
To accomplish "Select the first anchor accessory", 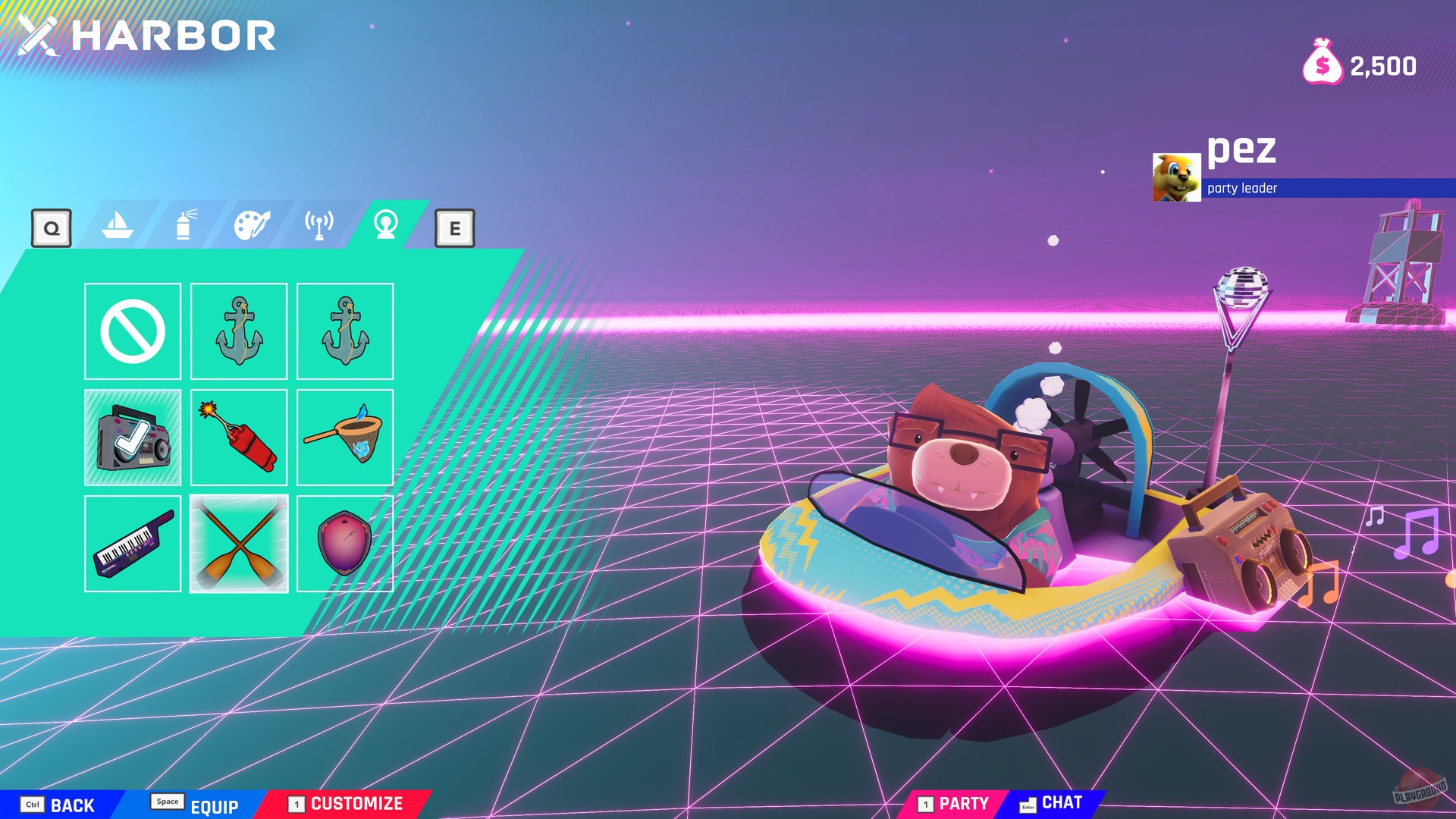I will [240, 331].
